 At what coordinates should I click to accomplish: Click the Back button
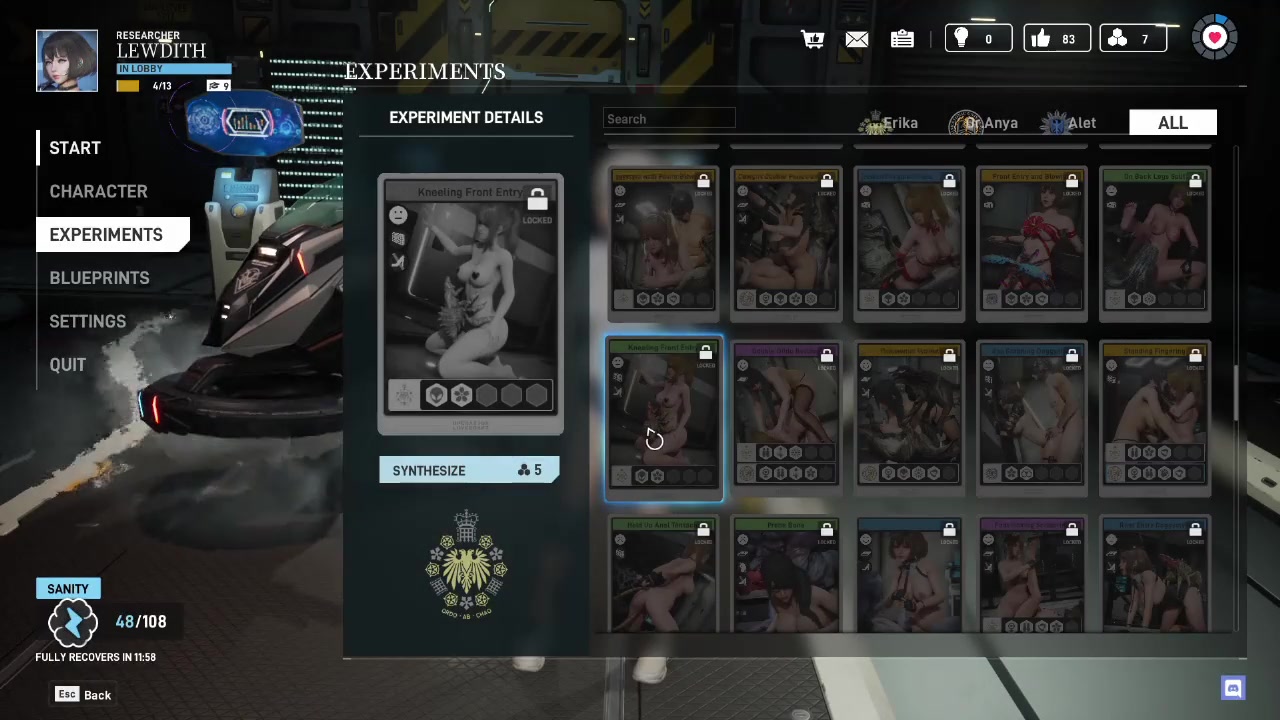84,695
